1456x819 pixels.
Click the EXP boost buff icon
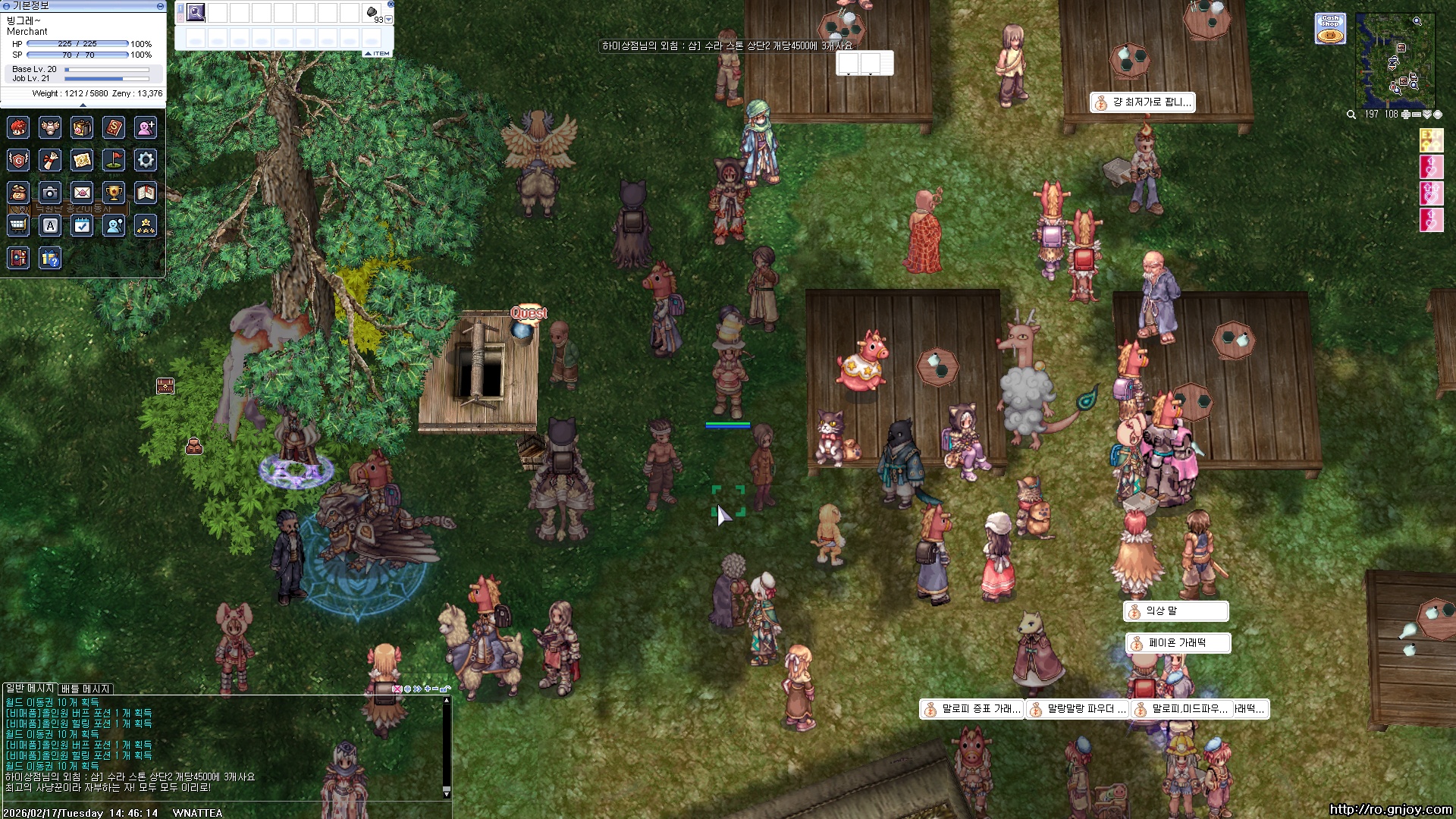(1431, 140)
